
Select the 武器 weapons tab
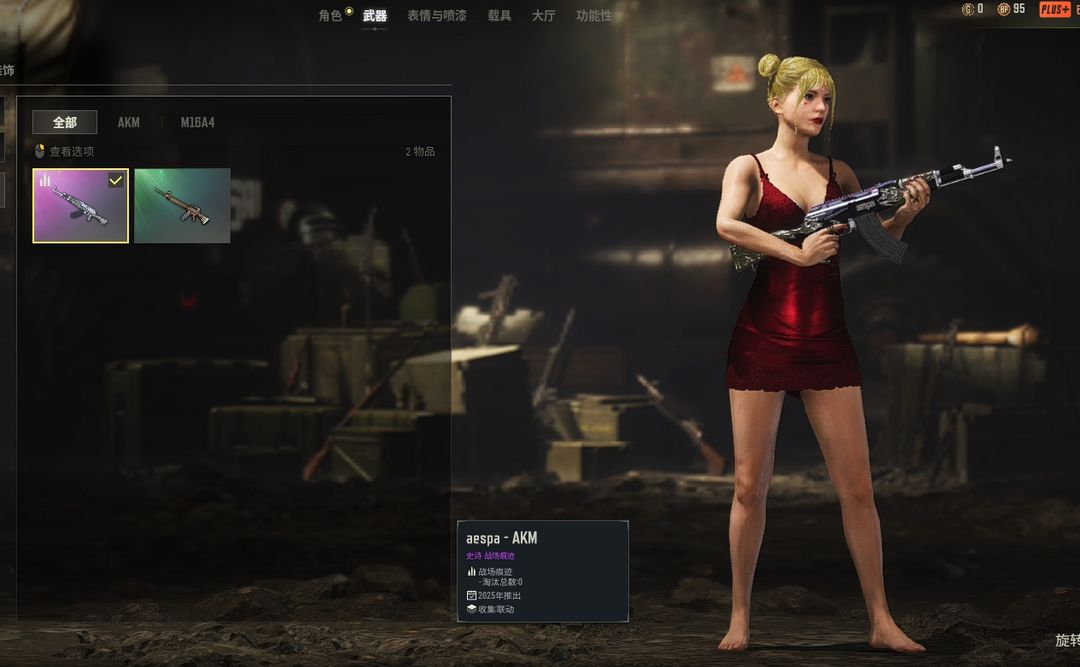tap(375, 15)
